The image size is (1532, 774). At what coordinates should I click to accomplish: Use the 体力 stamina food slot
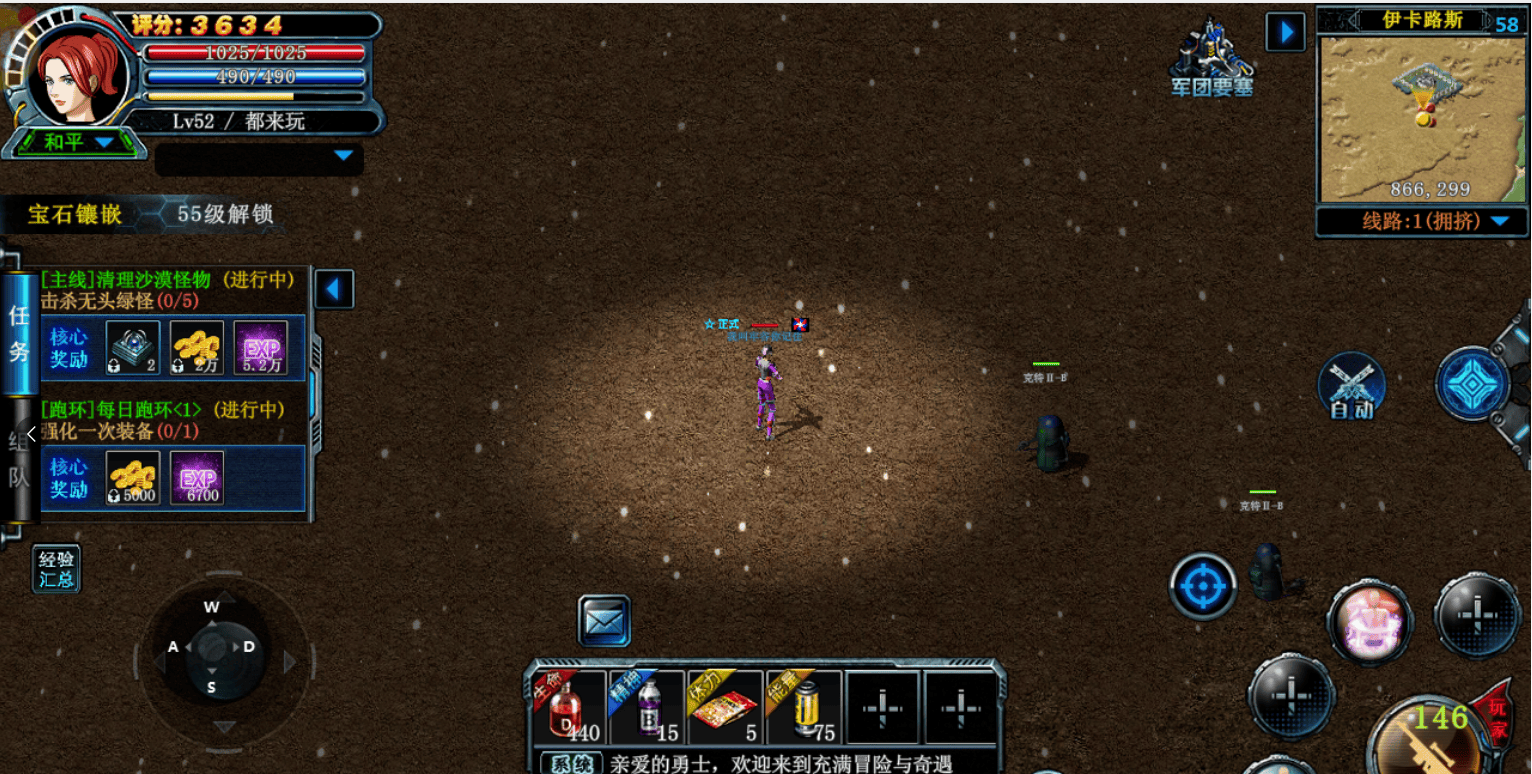[x=725, y=709]
